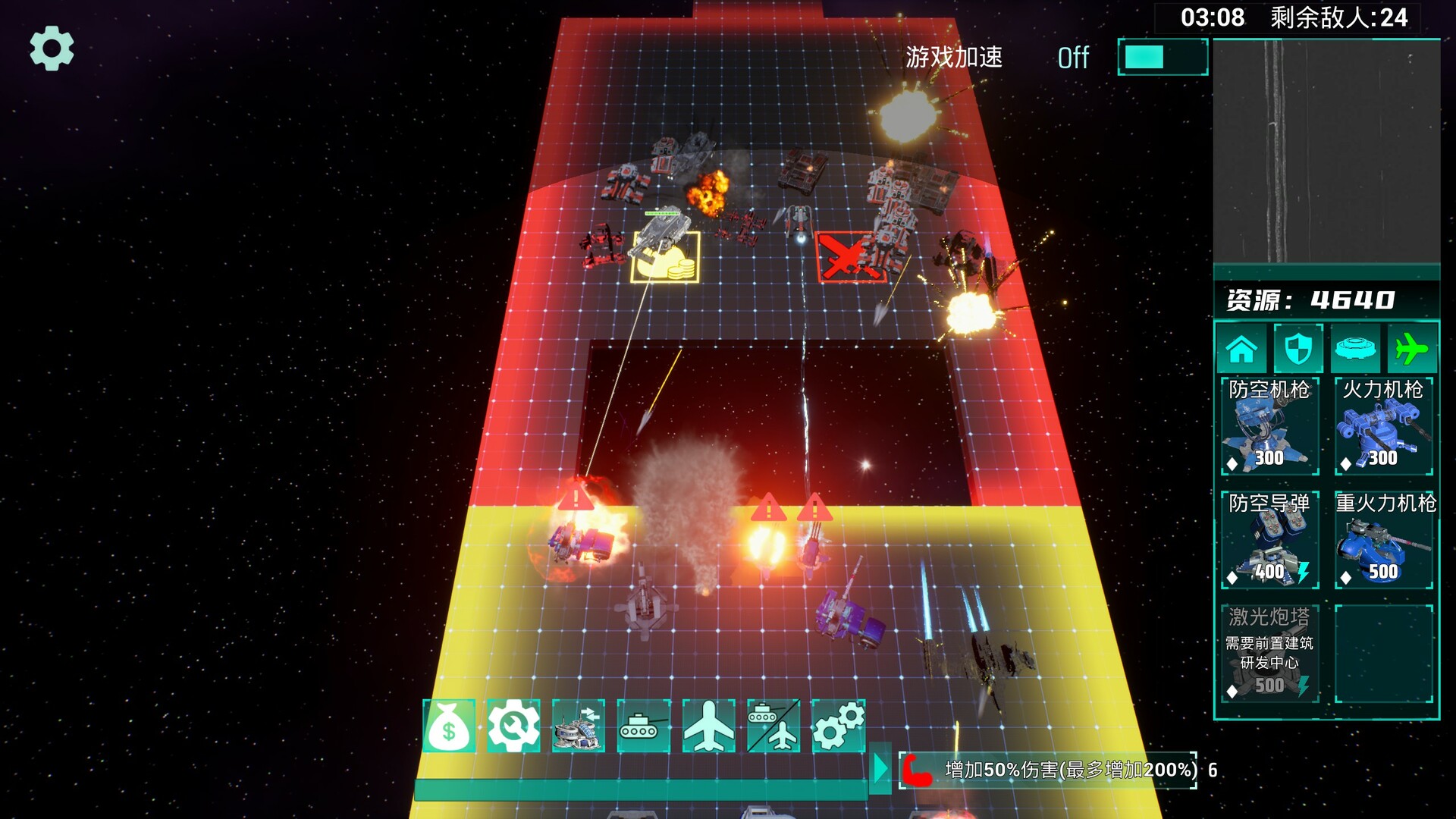The height and width of the screenshot is (819, 1456).
Task: Choose the combined tank and plane button
Action: pos(773,726)
